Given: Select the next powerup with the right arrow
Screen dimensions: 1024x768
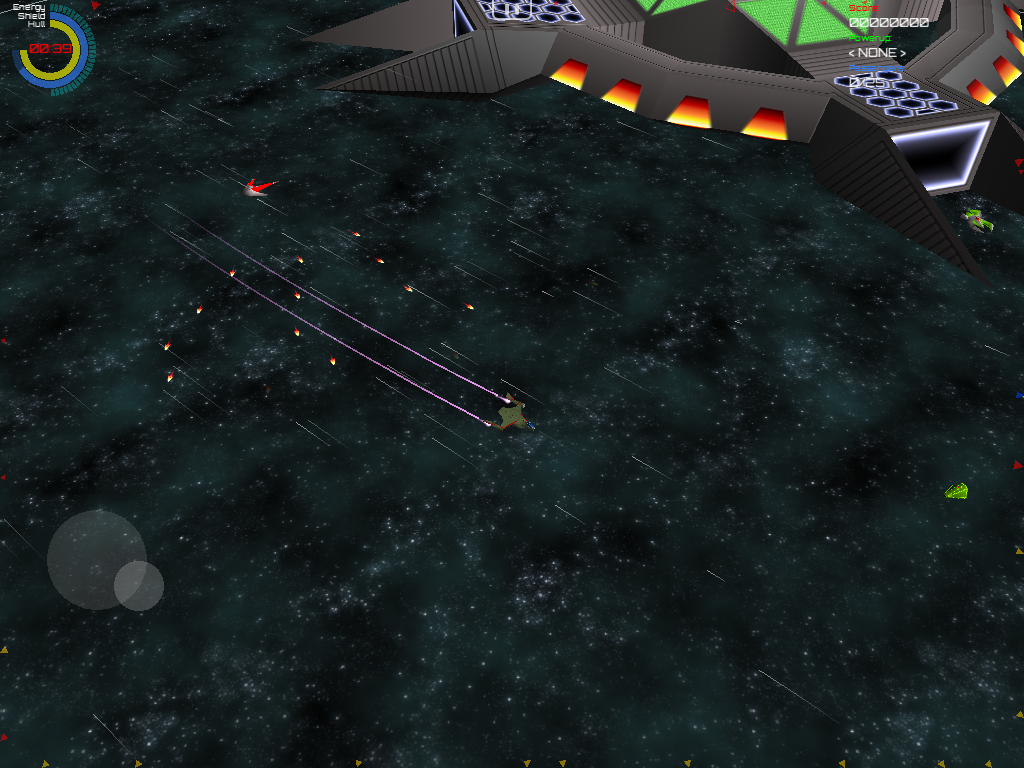Looking at the screenshot, I should tap(902, 53).
